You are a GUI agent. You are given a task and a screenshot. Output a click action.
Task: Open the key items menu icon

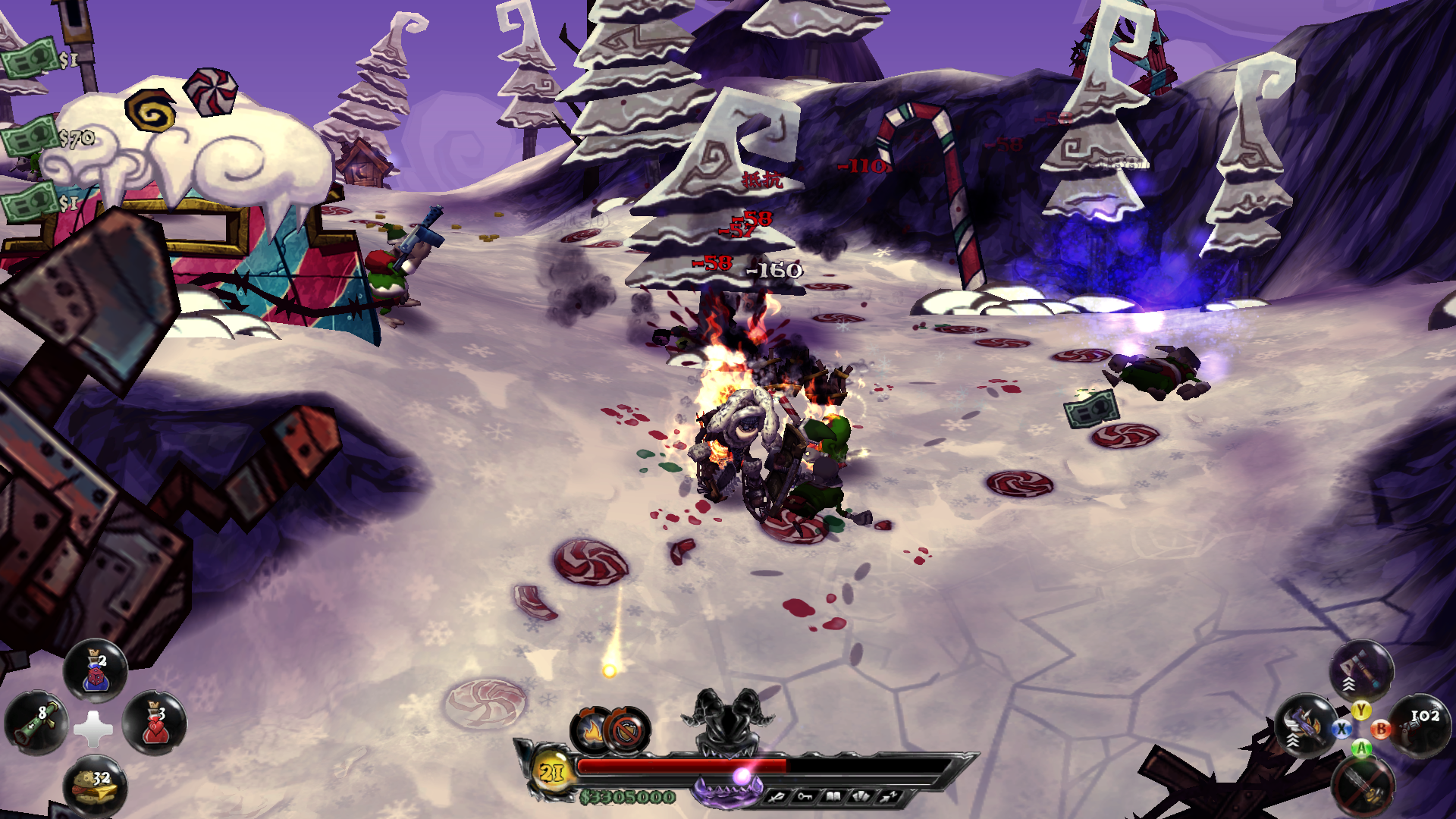coord(805,797)
